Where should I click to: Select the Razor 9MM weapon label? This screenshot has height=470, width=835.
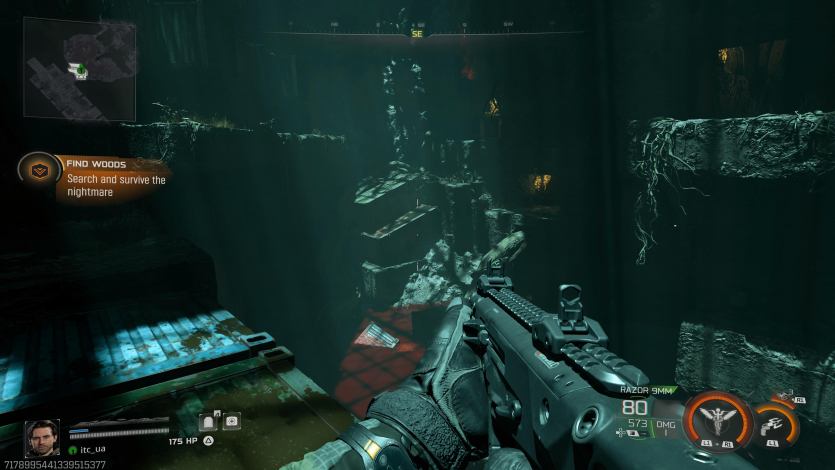click(647, 391)
